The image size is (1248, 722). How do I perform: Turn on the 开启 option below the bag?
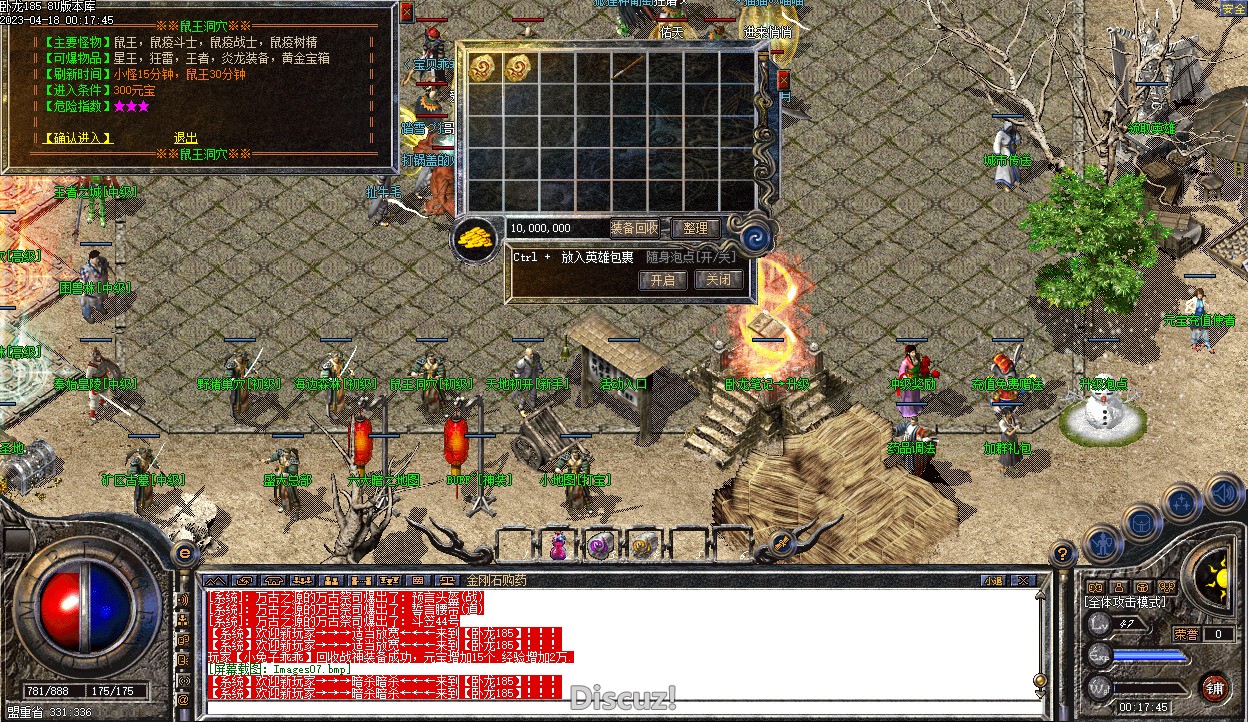click(662, 280)
